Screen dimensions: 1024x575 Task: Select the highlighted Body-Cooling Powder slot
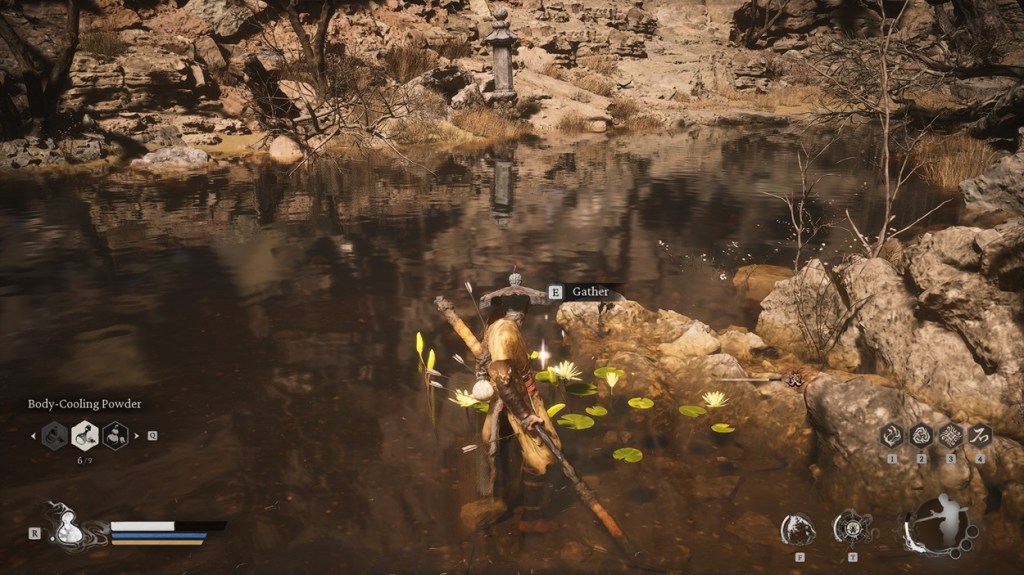(x=85, y=435)
